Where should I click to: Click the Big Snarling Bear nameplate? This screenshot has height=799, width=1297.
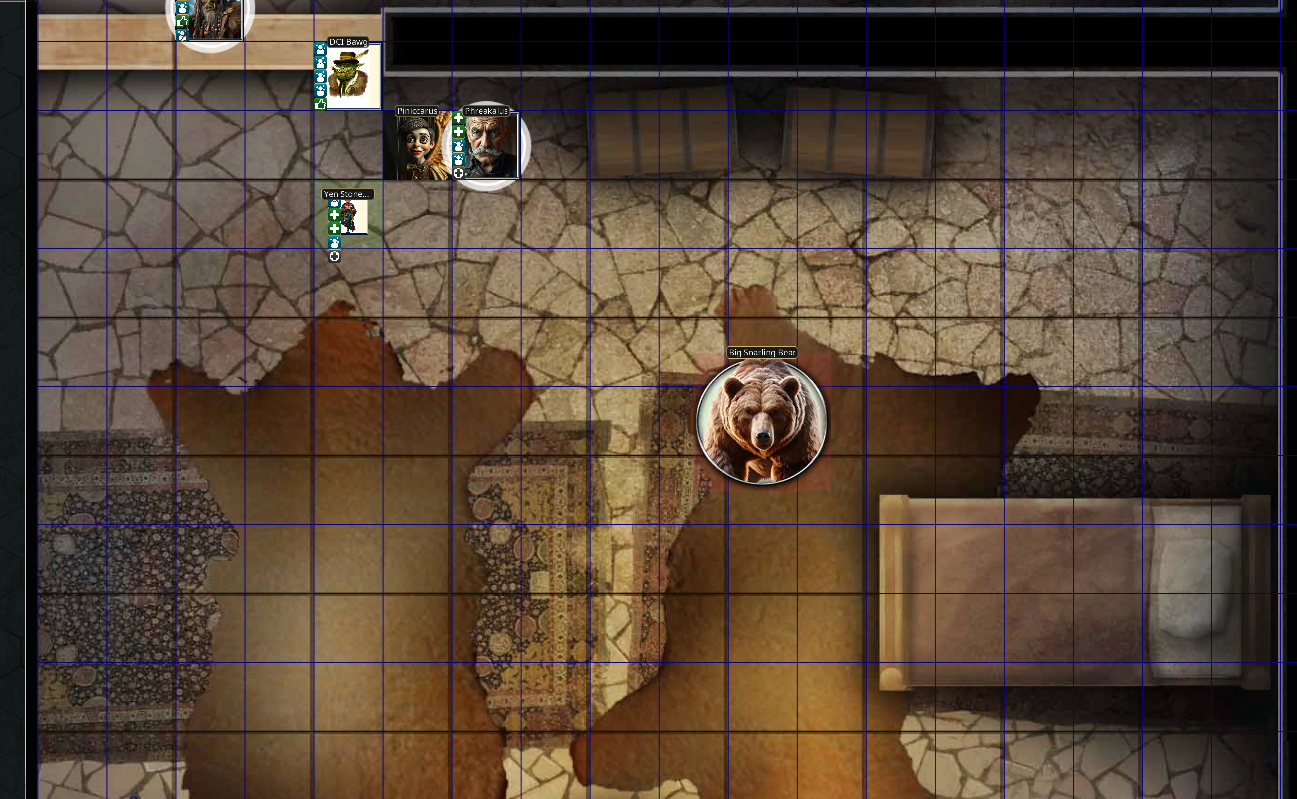(762, 351)
